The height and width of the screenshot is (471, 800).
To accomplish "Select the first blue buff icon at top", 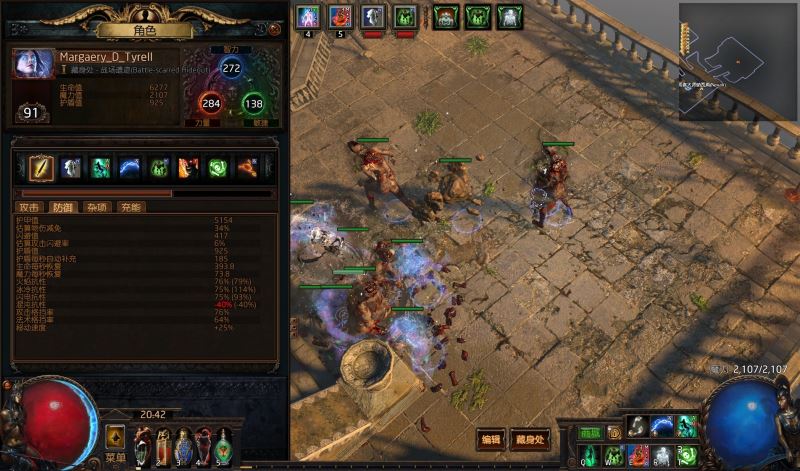I will point(308,17).
